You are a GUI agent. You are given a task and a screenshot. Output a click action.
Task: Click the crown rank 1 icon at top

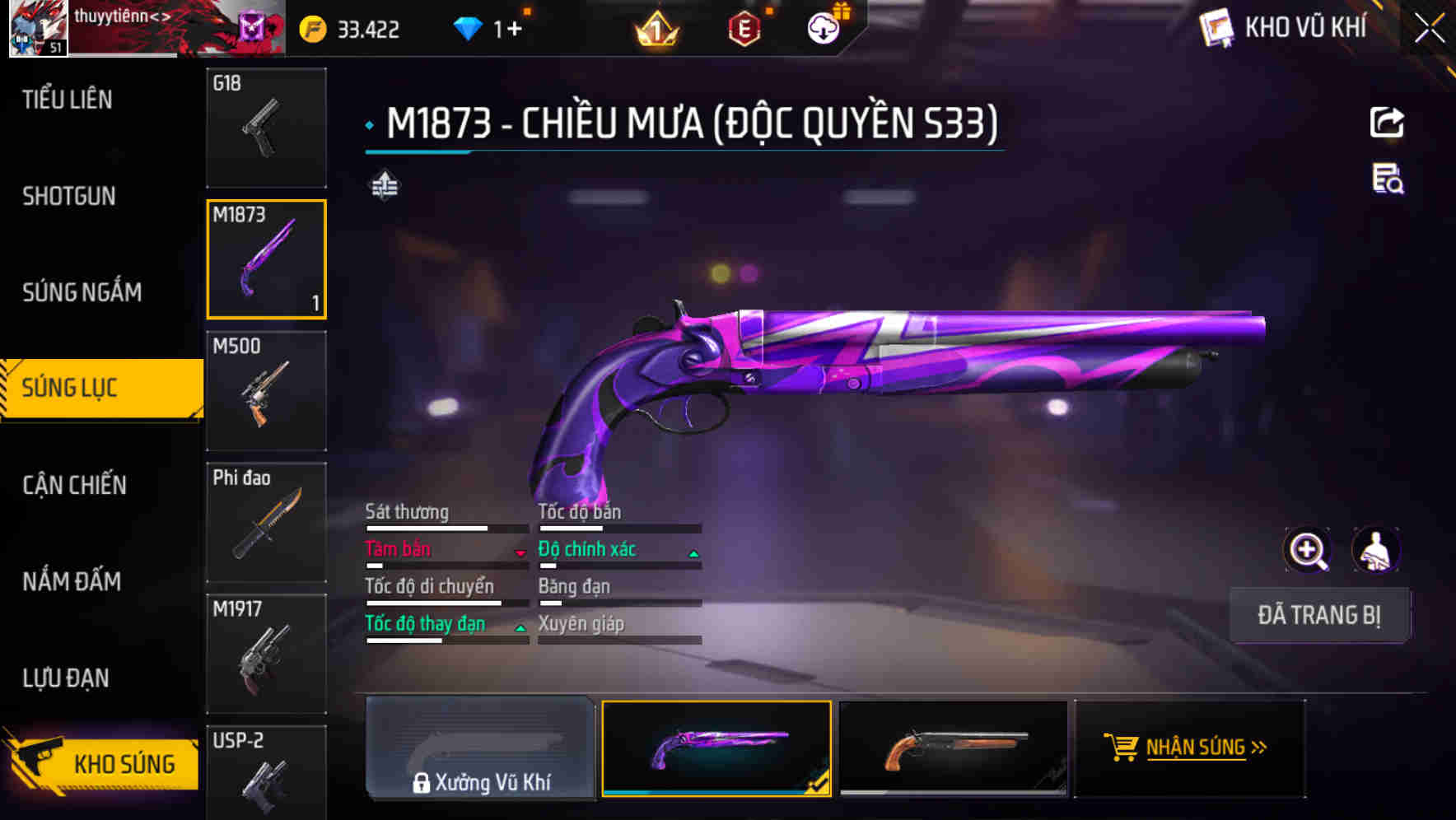click(x=656, y=27)
